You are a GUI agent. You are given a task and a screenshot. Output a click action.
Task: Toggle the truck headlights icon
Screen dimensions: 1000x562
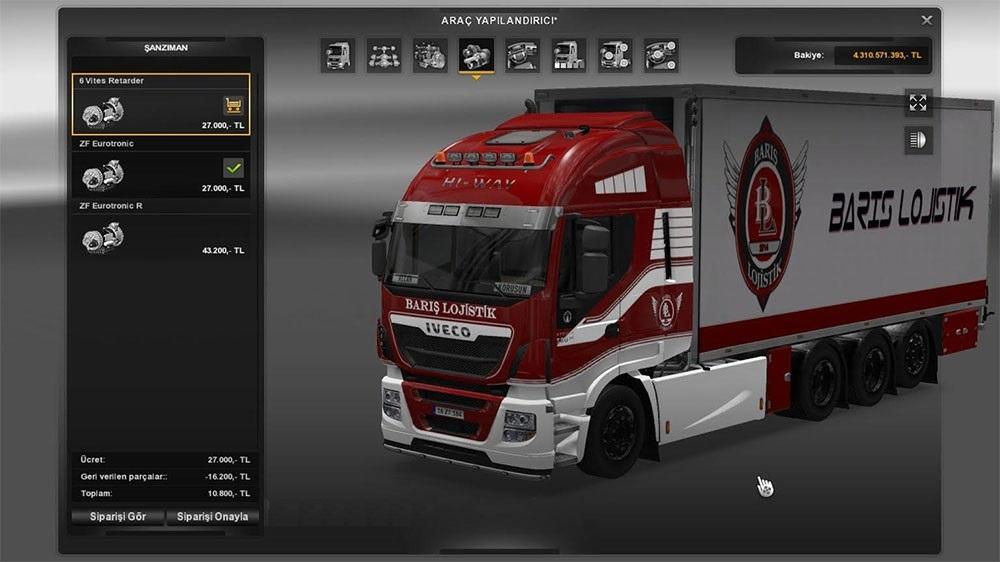point(918,140)
